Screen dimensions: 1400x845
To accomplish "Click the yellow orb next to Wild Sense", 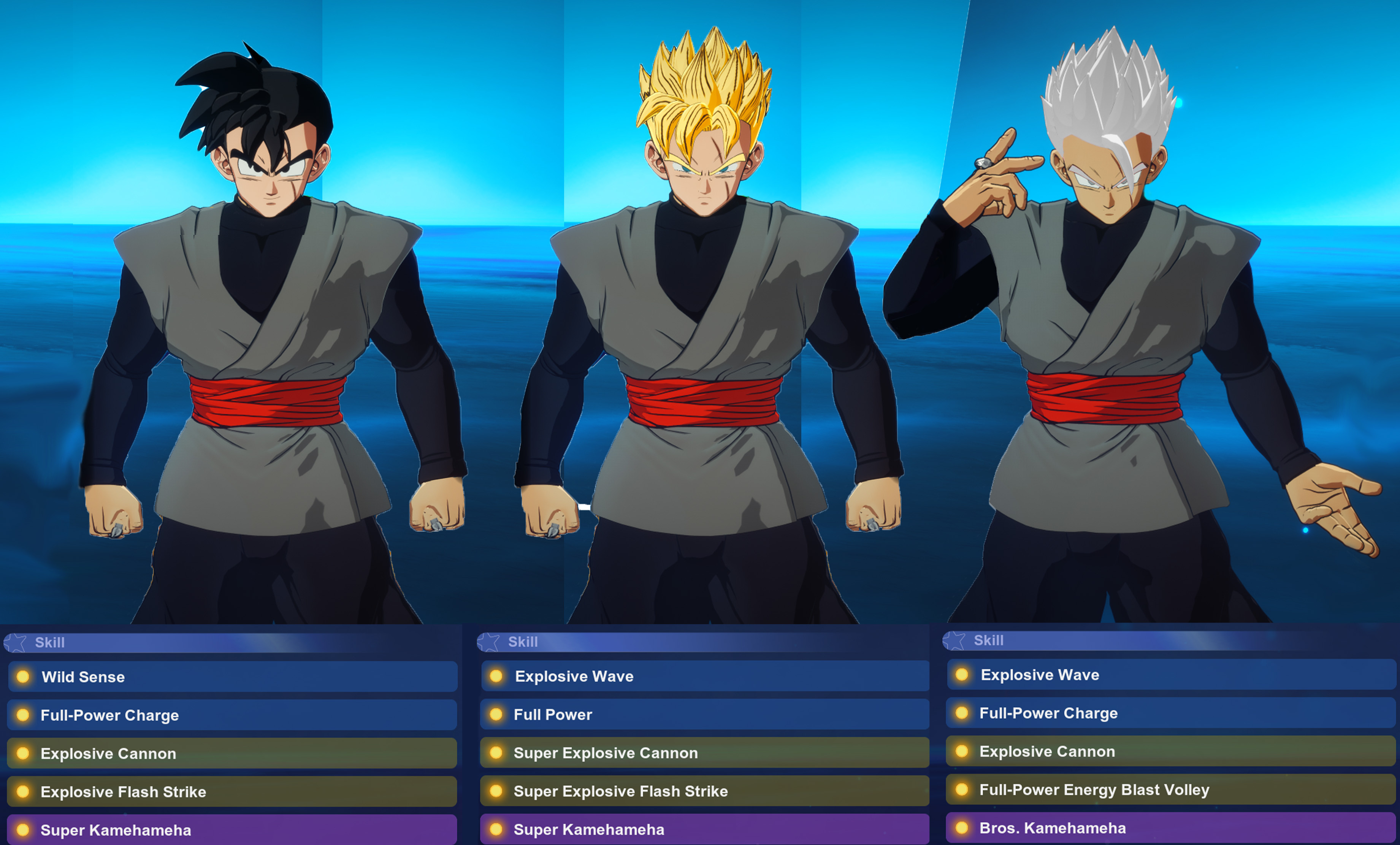I will point(24,677).
